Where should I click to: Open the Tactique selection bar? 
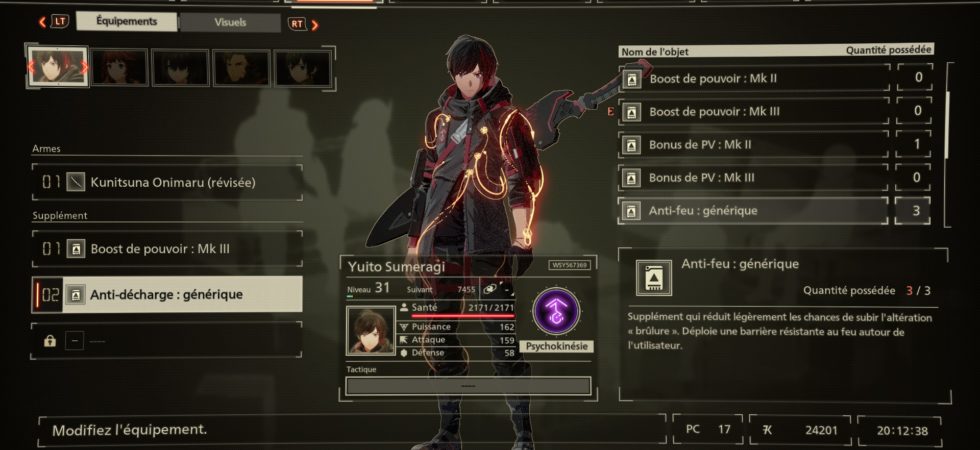pos(467,385)
